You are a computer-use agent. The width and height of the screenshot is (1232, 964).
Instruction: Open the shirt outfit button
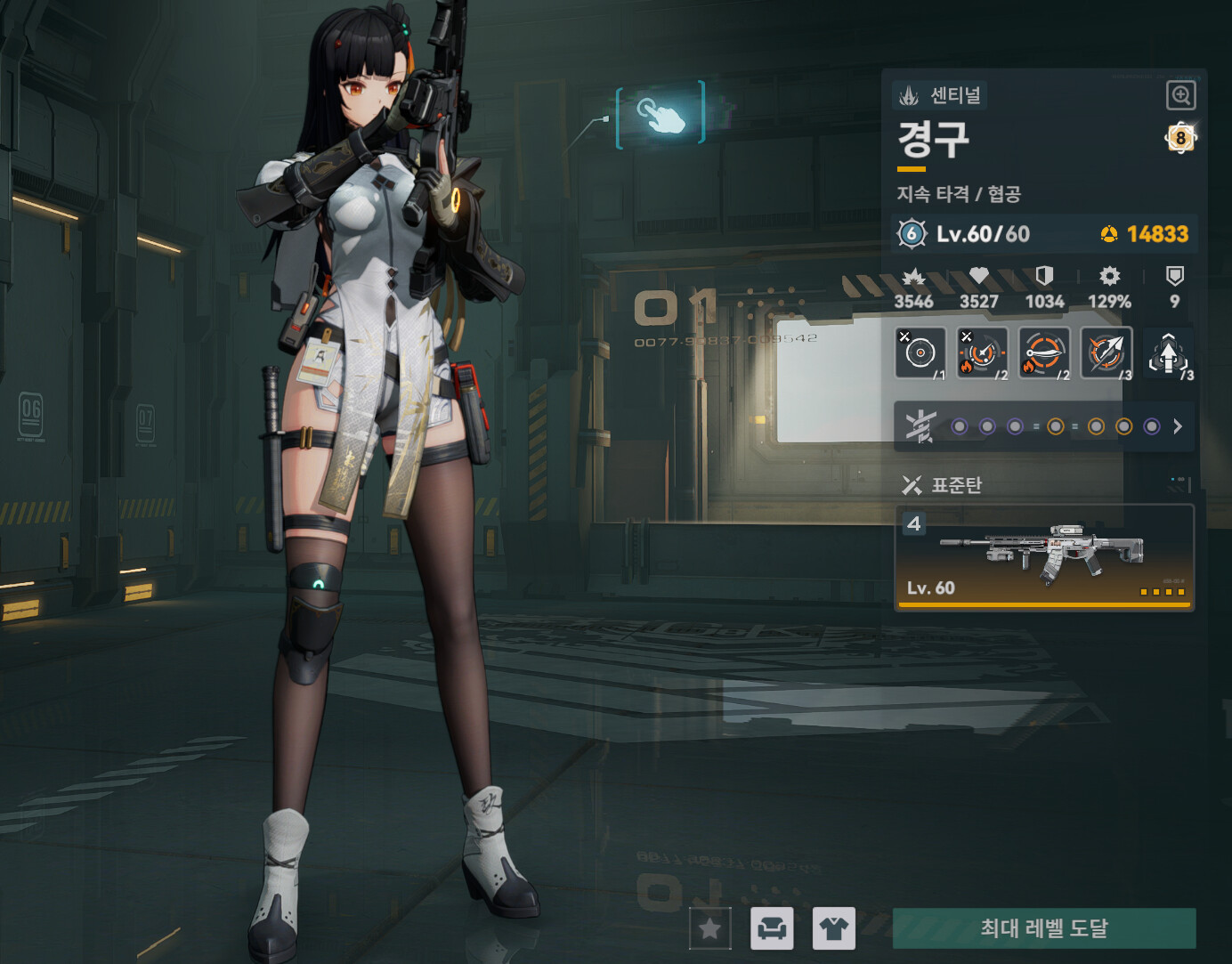[x=834, y=929]
